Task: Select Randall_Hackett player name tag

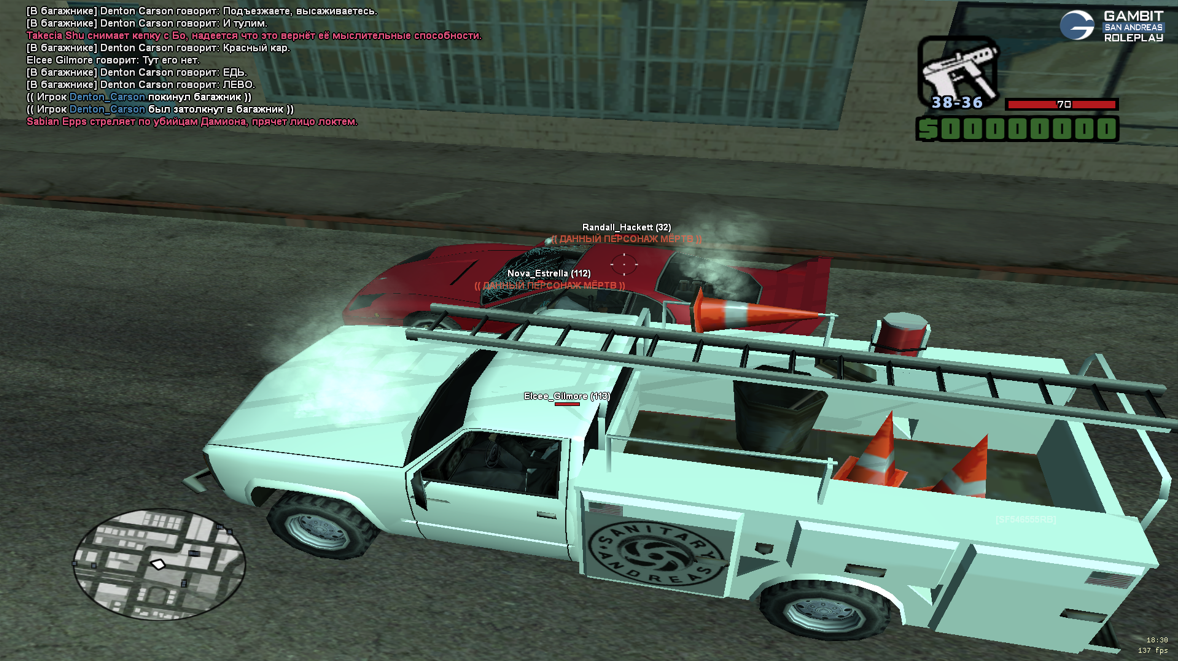Action: (x=626, y=228)
